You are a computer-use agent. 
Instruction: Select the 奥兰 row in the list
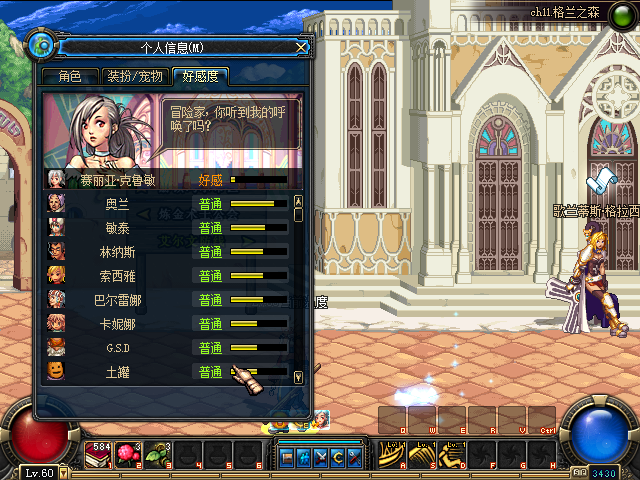coord(117,203)
